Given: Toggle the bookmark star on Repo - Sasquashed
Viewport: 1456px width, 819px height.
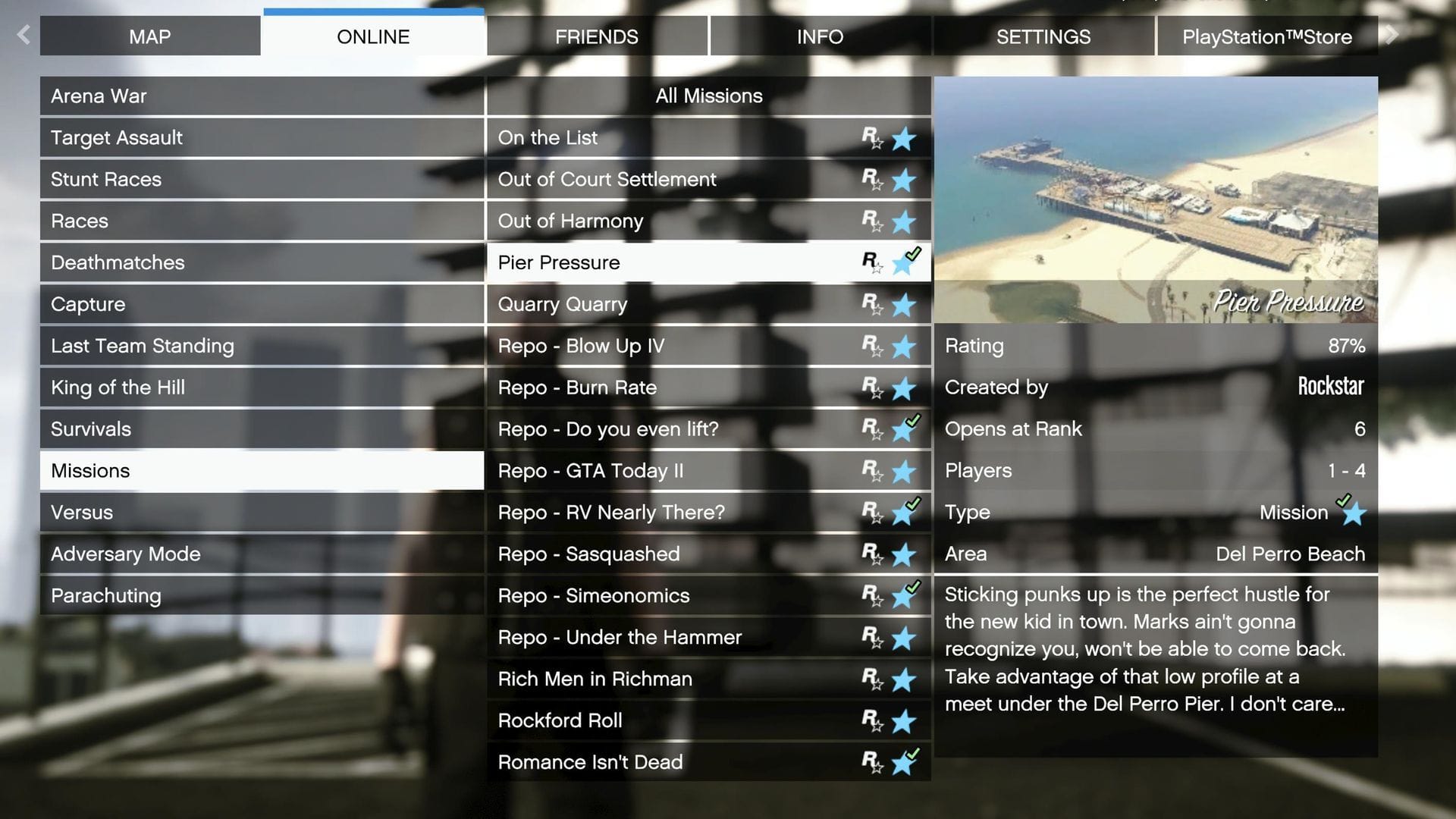Looking at the screenshot, I should 902,555.
